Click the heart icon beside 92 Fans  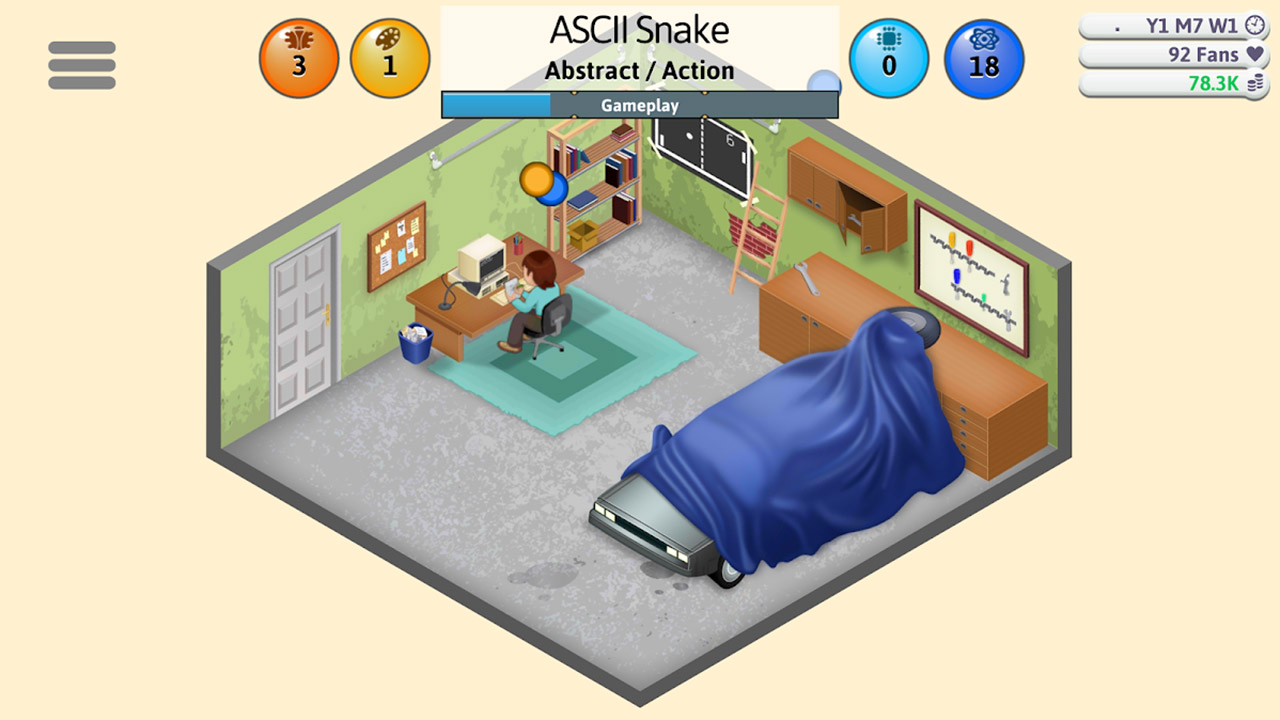pyautogui.click(x=1258, y=55)
